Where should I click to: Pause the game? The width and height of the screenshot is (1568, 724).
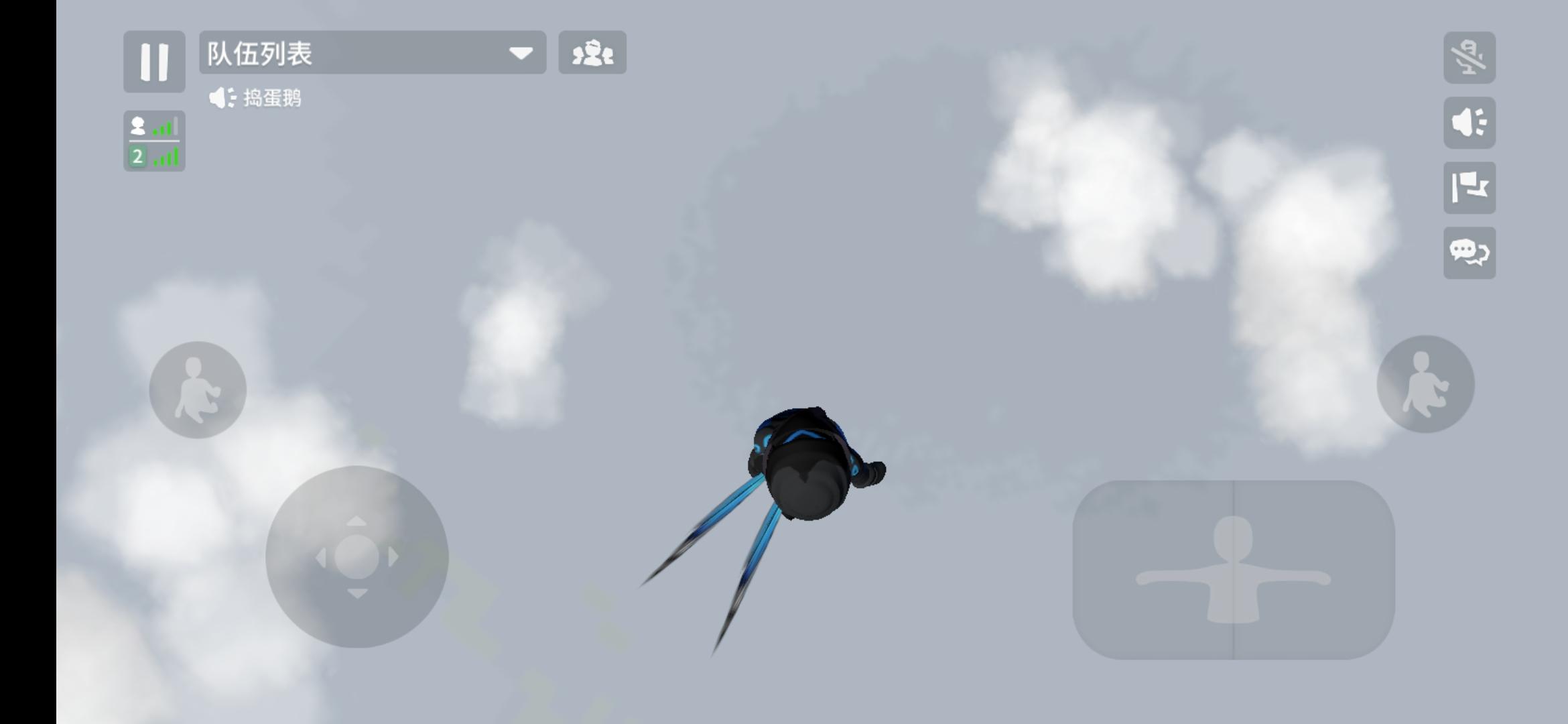(154, 61)
